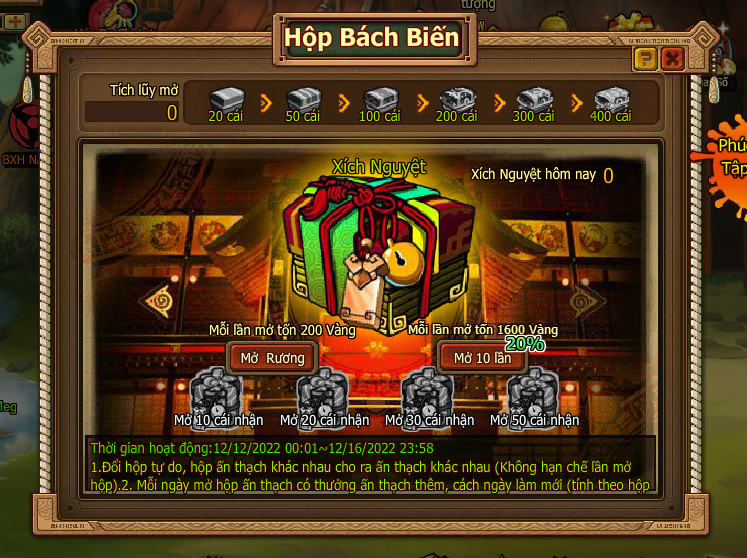Show the next box with right arrow
This screenshot has height=558, width=747.
[587, 300]
